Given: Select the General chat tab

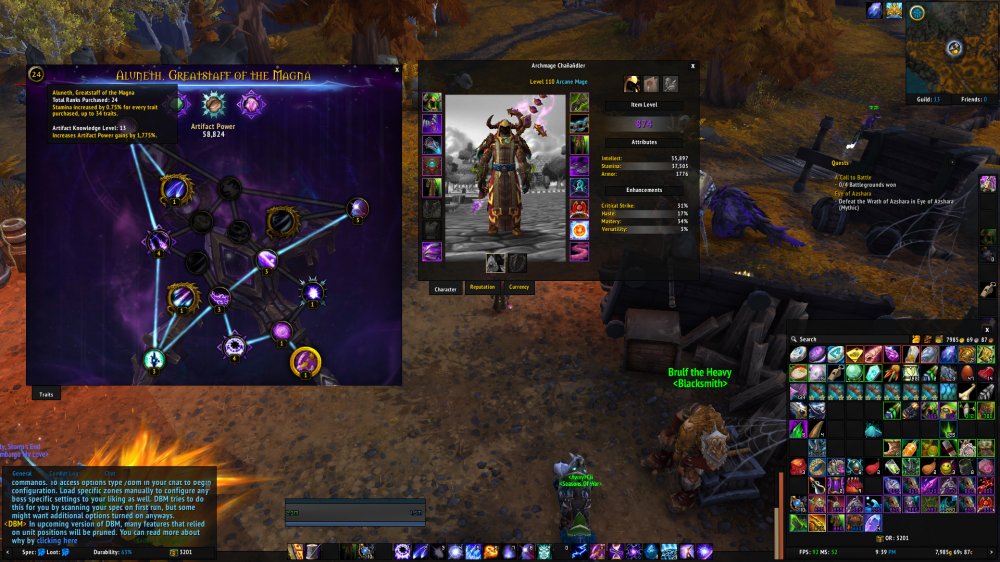Looking at the screenshot, I should [x=22, y=473].
